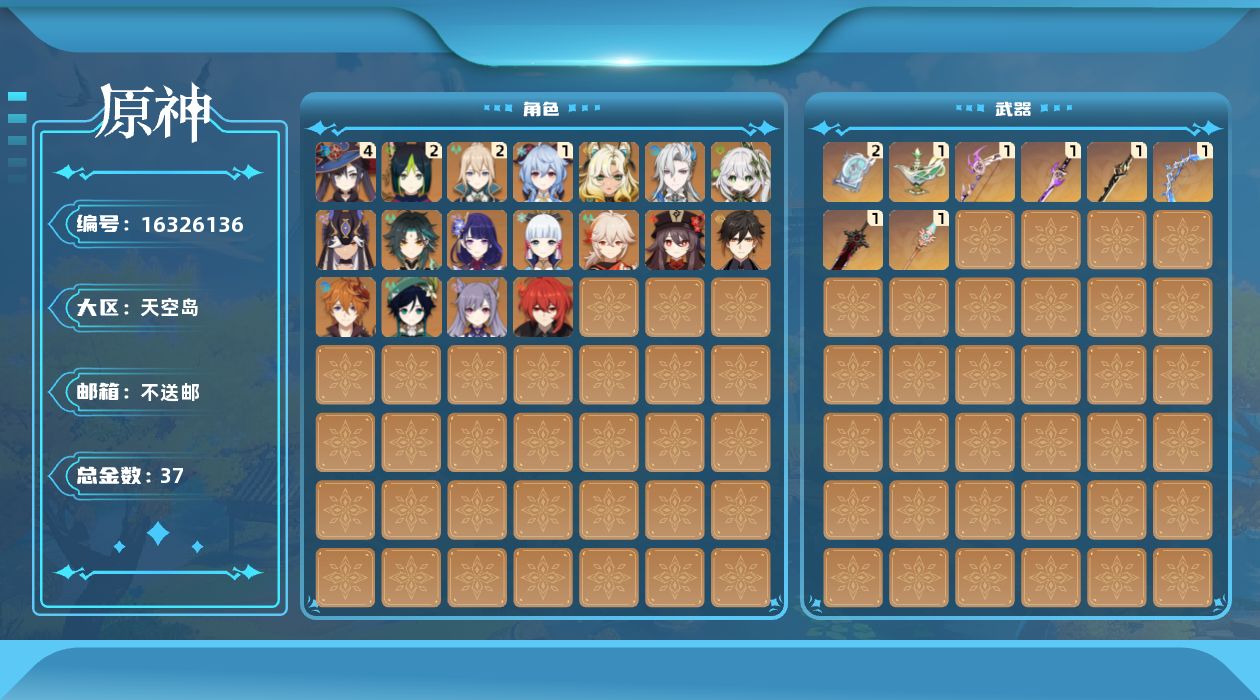Select the dark red claymore slot

pyautogui.click(x=853, y=240)
